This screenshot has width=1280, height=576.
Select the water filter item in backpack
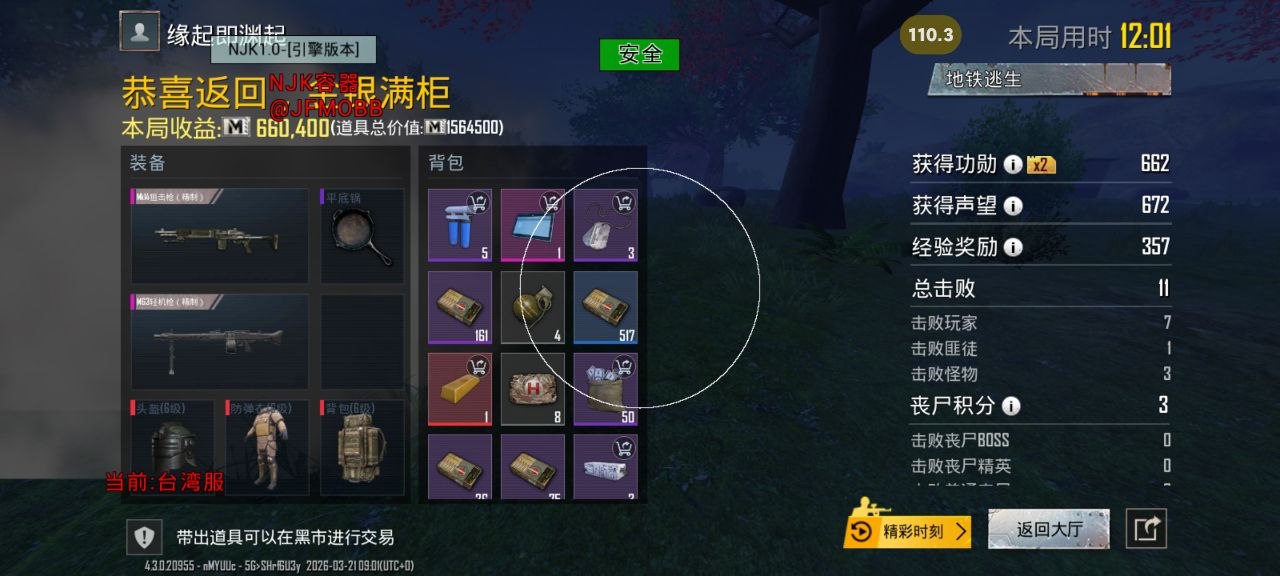pos(460,226)
